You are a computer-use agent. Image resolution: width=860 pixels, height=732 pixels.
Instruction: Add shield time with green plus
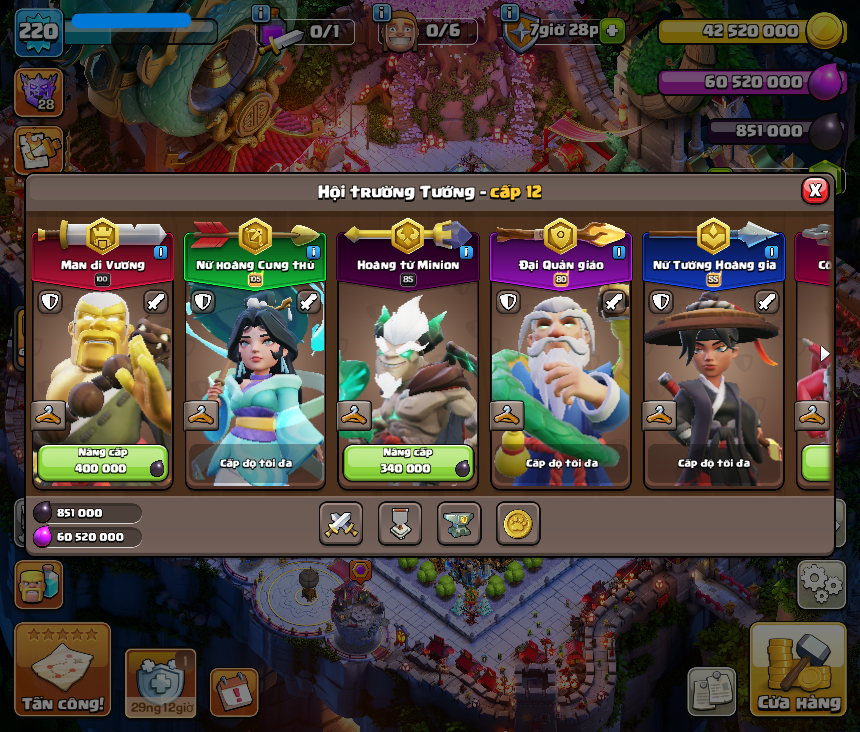pyautogui.click(x=613, y=31)
